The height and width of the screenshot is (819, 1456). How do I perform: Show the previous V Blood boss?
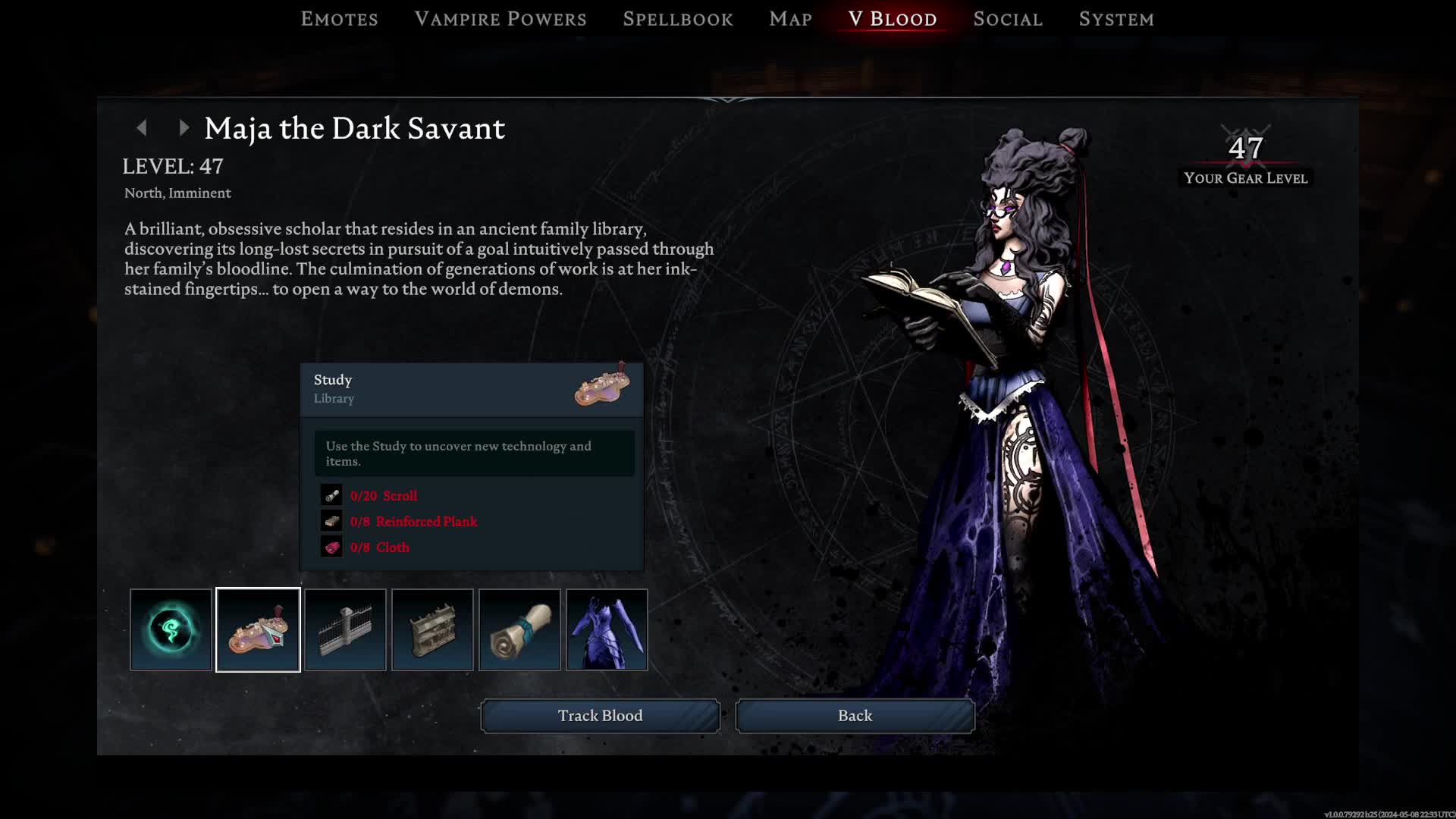142,128
